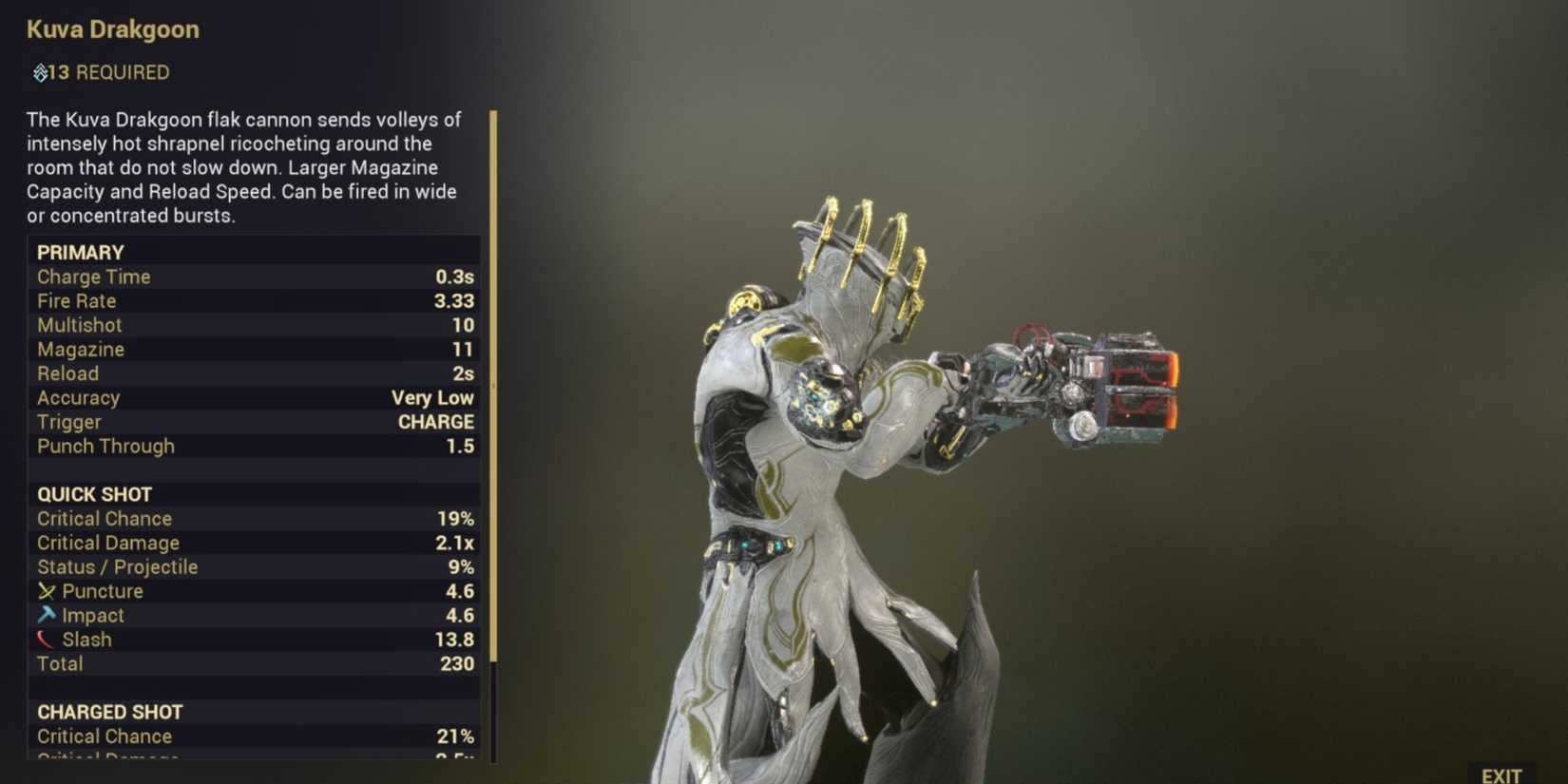
Task: Click the curved blade icon next to Slash
Action: click(47, 639)
